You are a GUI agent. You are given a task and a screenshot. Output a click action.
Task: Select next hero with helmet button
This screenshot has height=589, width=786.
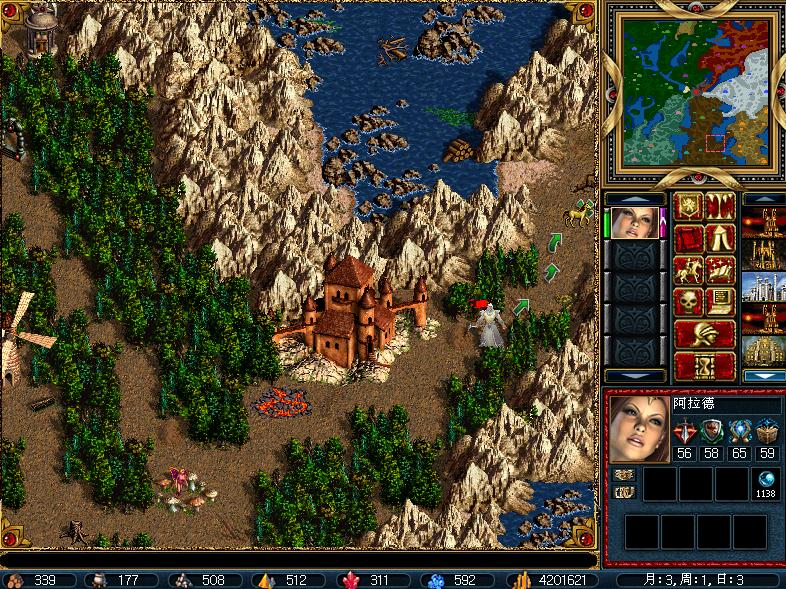[x=704, y=333]
